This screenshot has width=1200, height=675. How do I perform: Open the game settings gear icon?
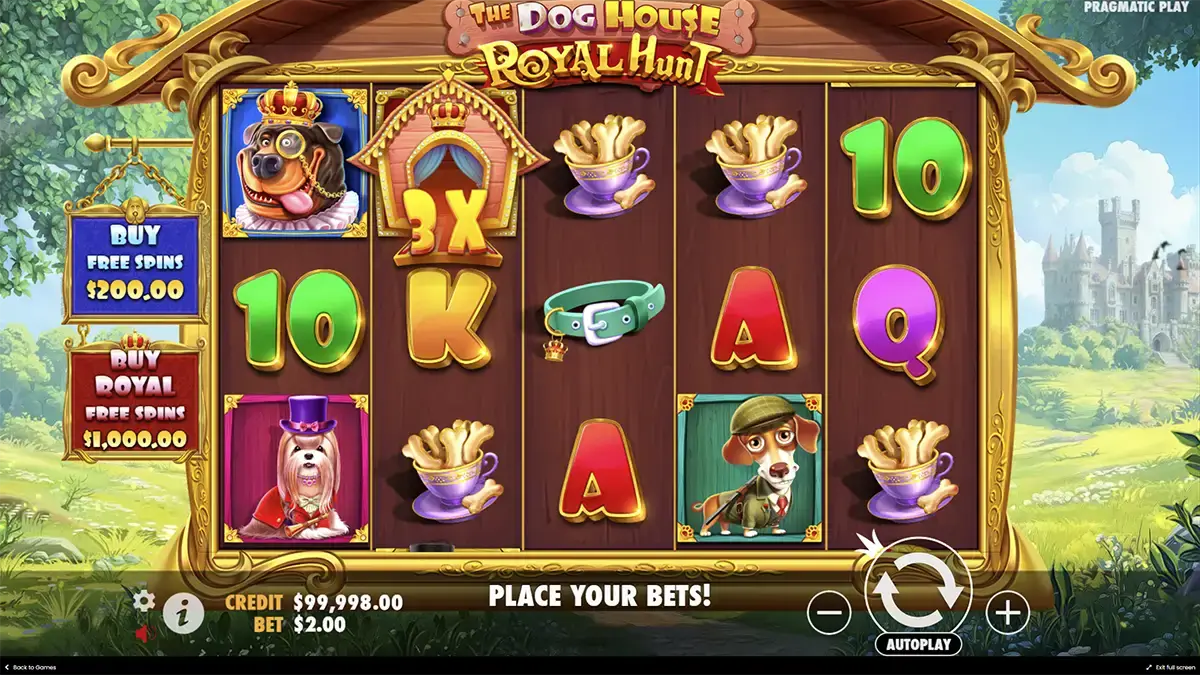[x=144, y=600]
